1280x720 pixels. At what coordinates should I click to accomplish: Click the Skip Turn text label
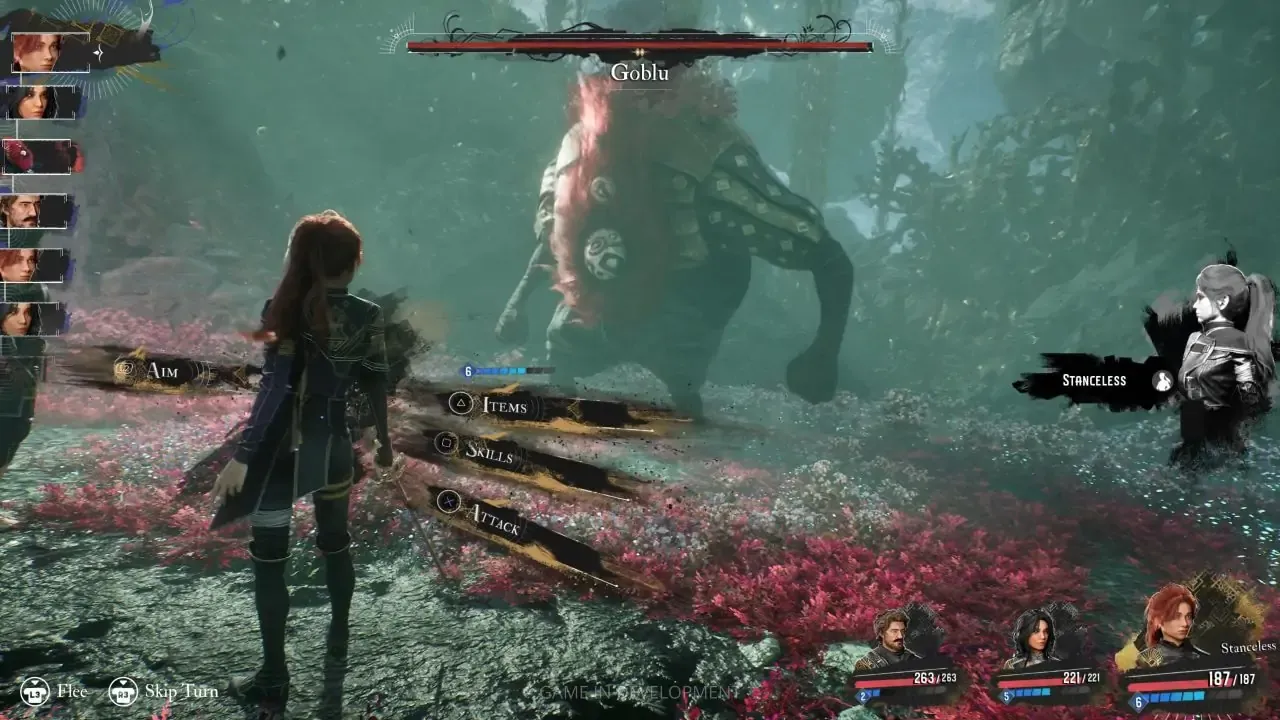pyautogui.click(x=183, y=691)
